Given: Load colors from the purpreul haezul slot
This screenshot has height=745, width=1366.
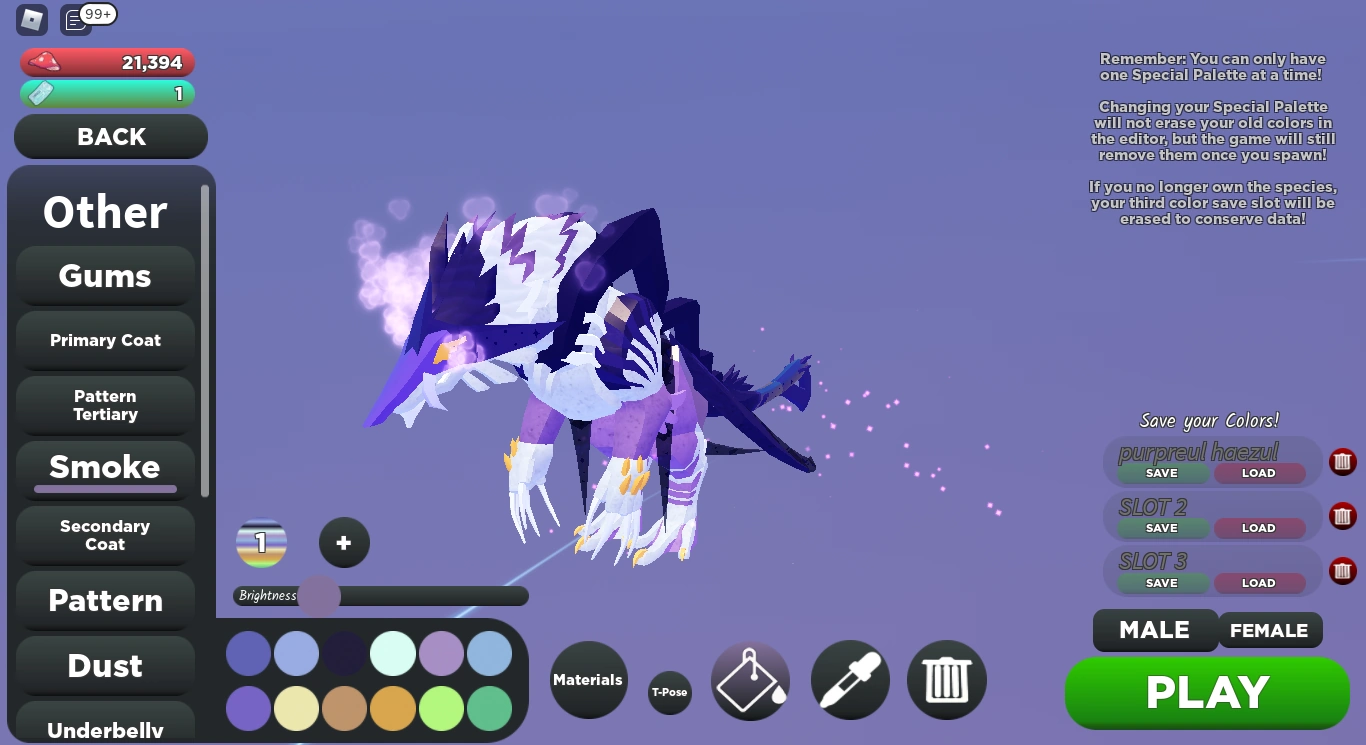Looking at the screenshot, I should [1259, 473].
